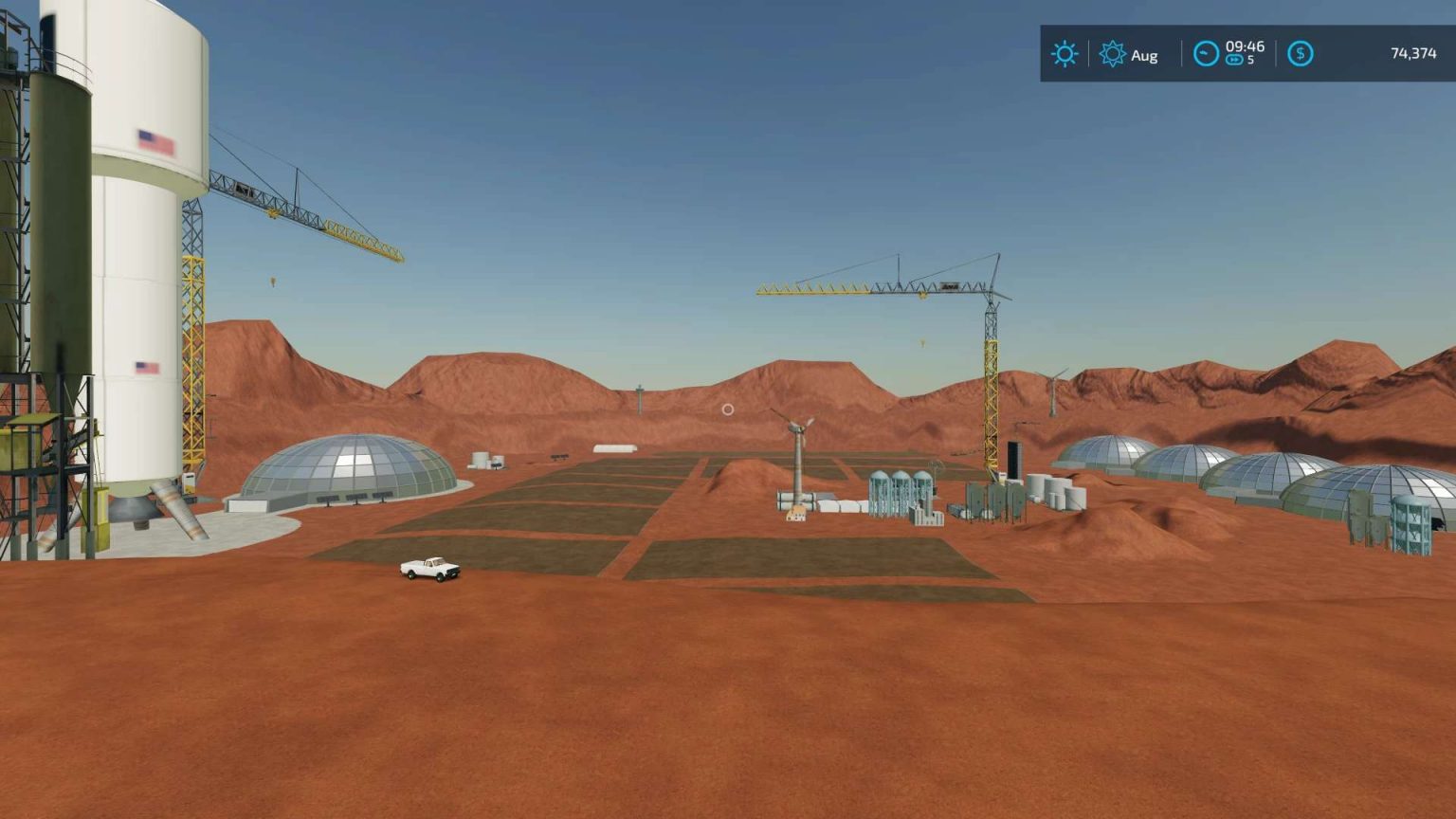Click the dollar finances icon

pyautogui.click(x=1300, y=54)
